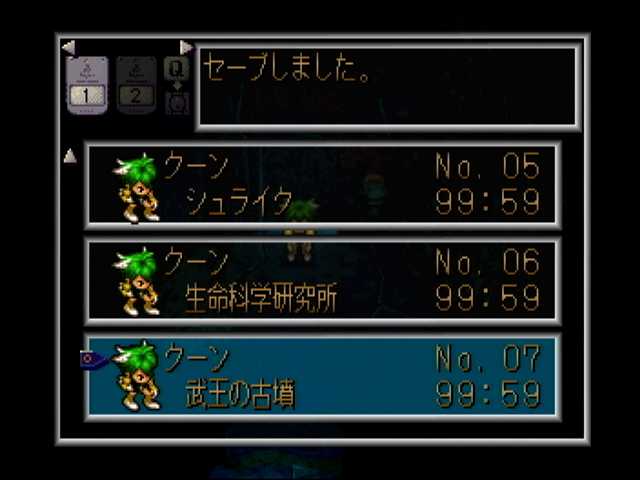Pick highlighted save No. 07 武王の古墳
Viewport: 640px width, 480px height.
coord(322,376)
